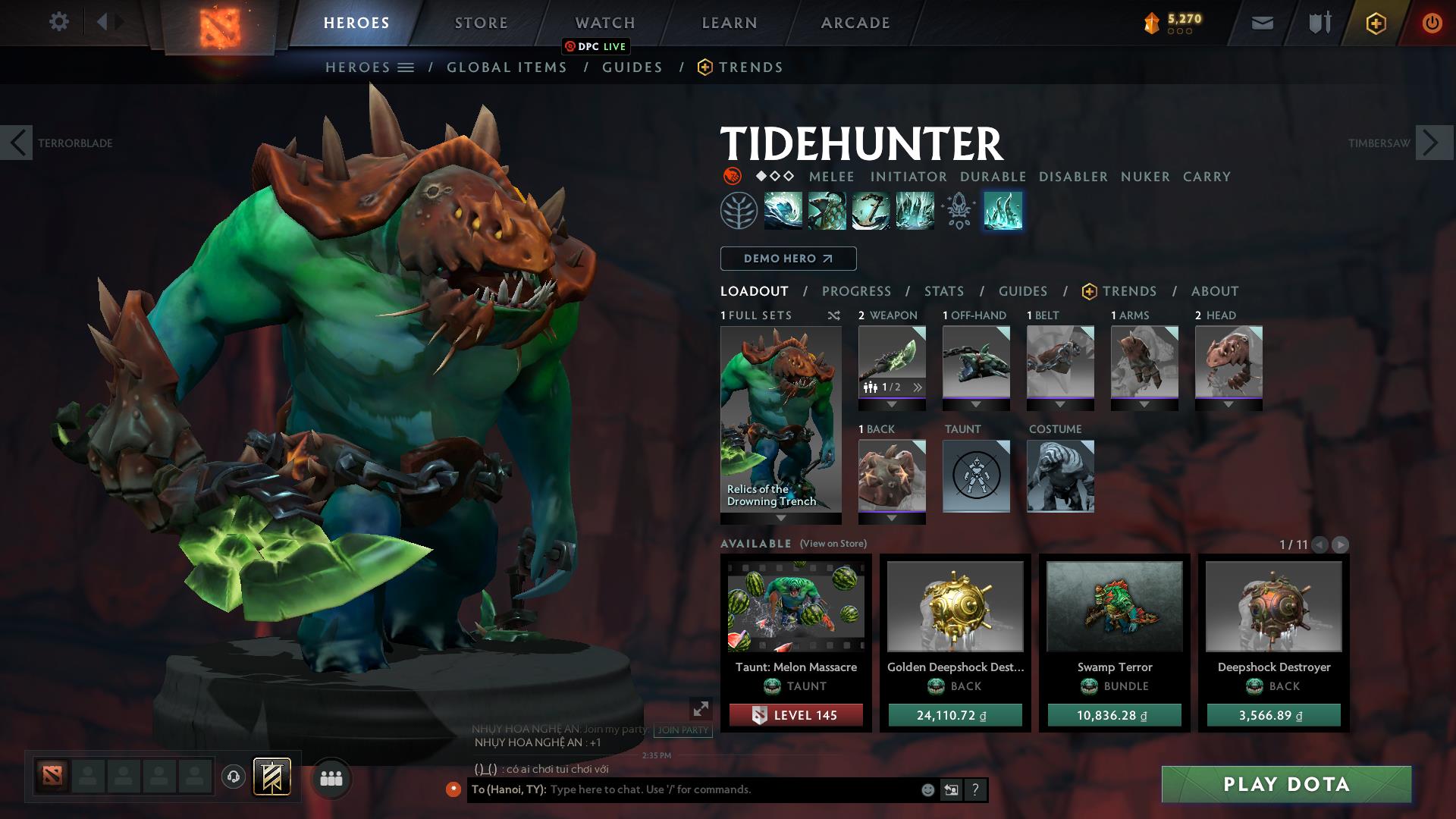1456x819 pixels.
Task: Open the Heroes submenu hamburger dropdown
Action: point(405,67)
